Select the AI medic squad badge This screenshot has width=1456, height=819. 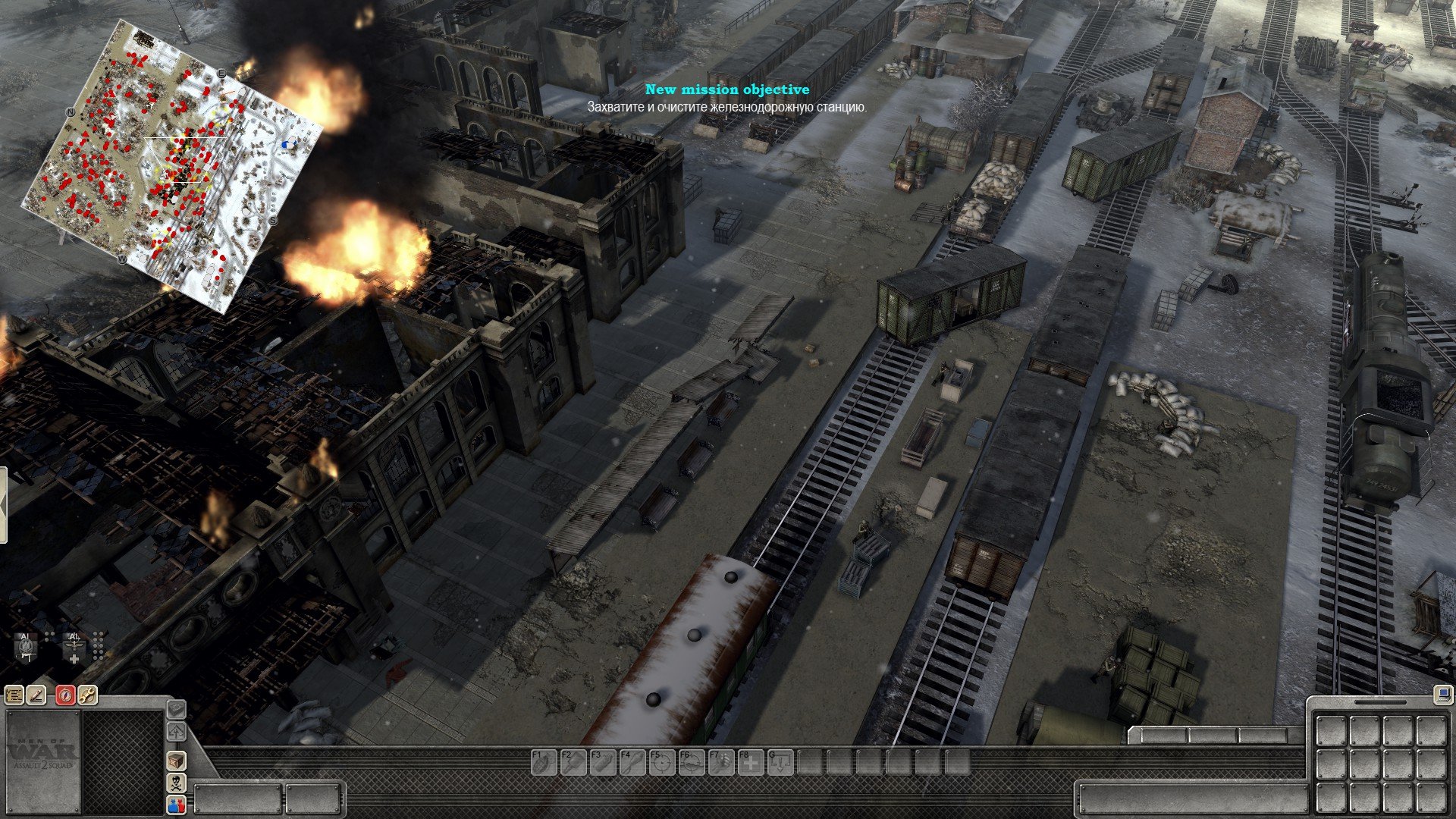click(74, 648)
